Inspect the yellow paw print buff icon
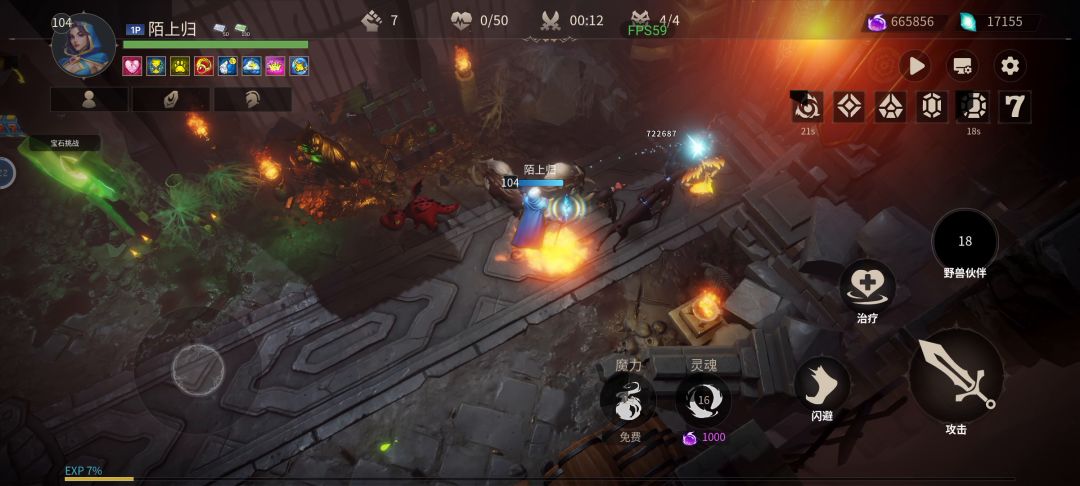This screenshot has height=486, width=1080. point(179,66)
